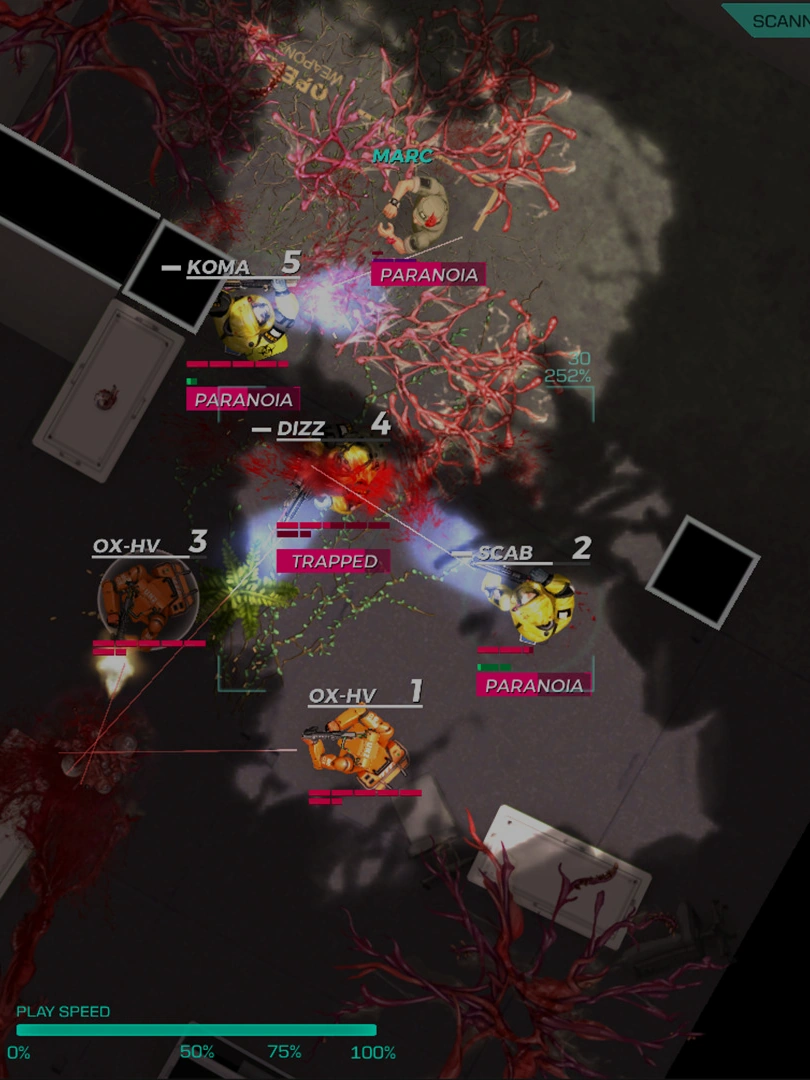Open the Scanner tab in the corner
The image size is (810, 1080).
click(775, 20)
